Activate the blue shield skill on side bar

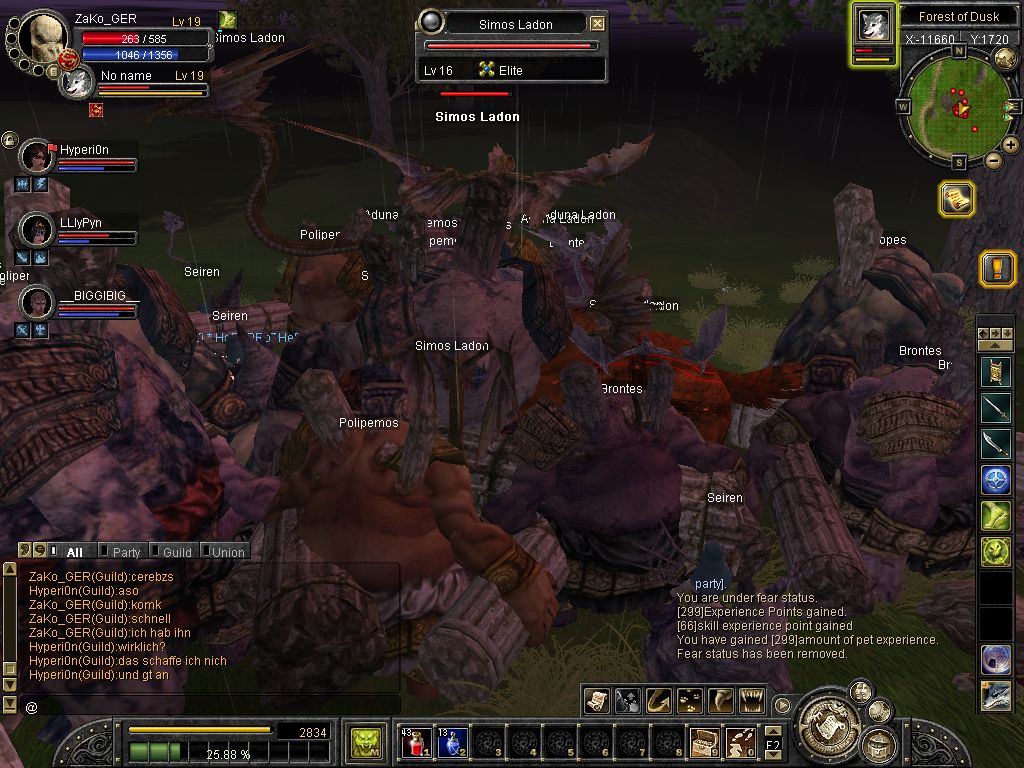pos(995,479)
